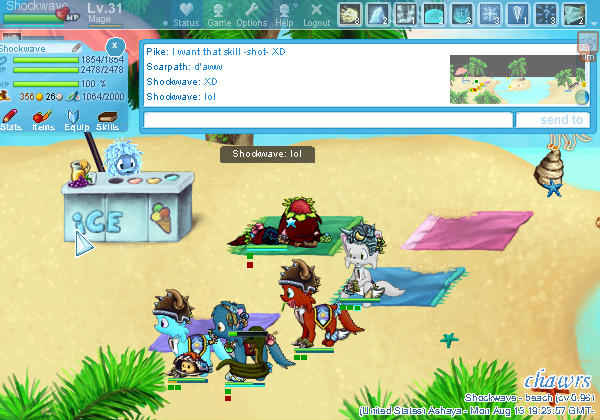Open the Stats panel
Viewport: 600px width, 420px height.
coord(12,120)
